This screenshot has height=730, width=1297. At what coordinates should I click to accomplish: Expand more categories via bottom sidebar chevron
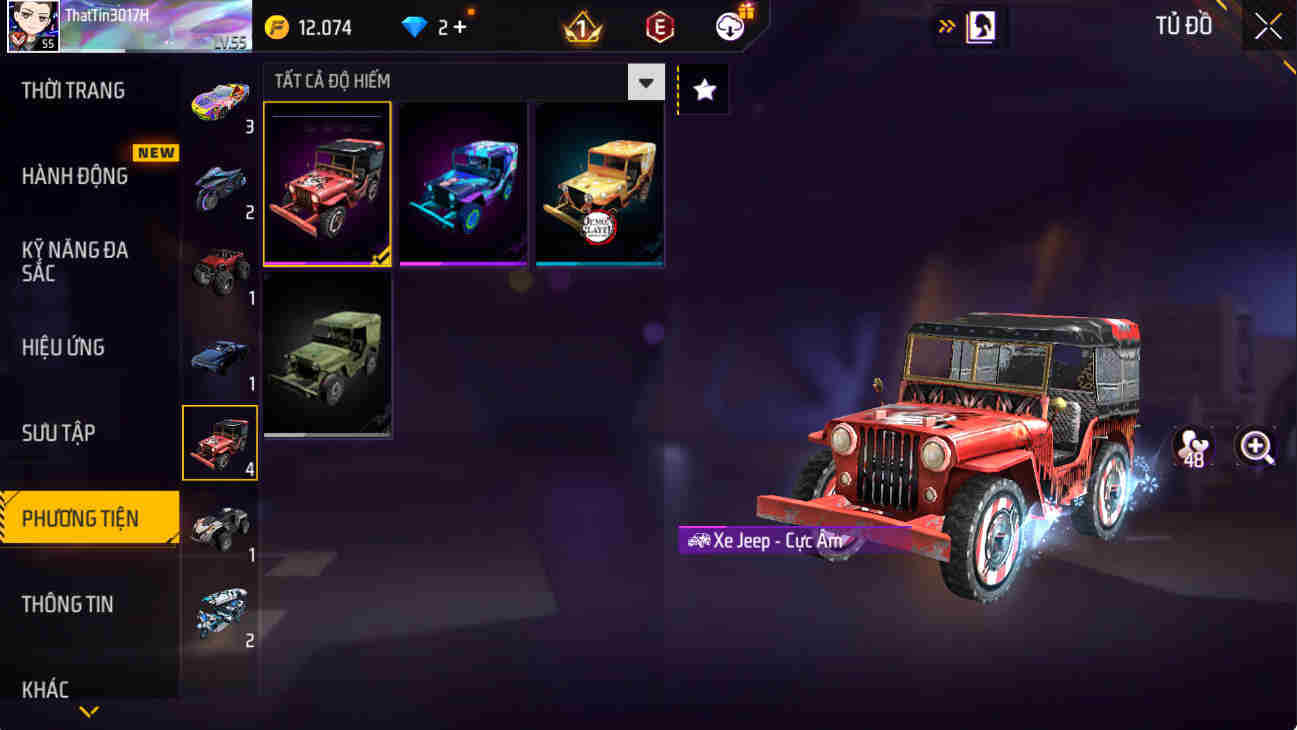click(x=90, y=712)
